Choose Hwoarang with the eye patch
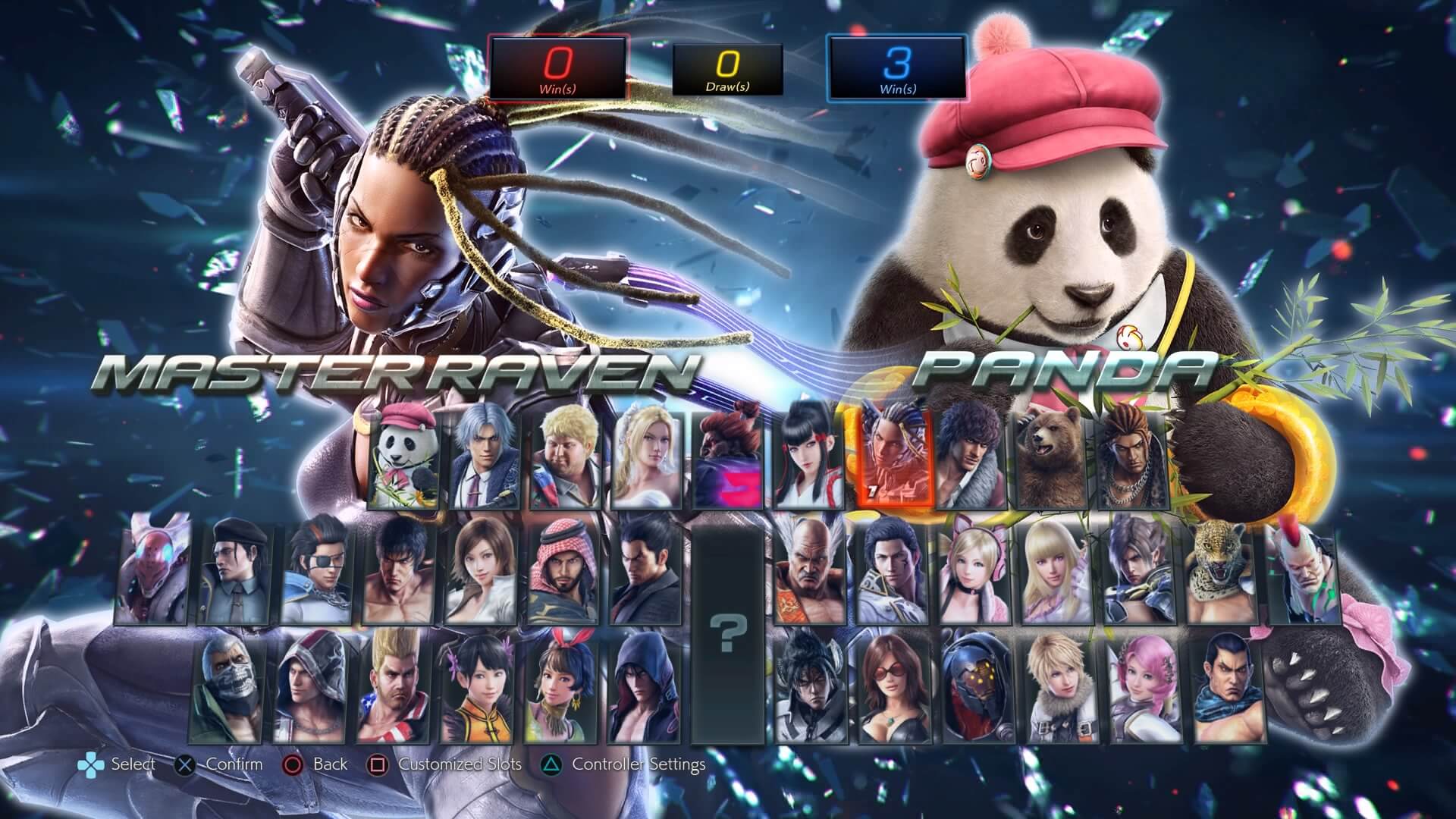This screenshot has height=819, width=1456. pyautogui.click(x=317, y=569)
